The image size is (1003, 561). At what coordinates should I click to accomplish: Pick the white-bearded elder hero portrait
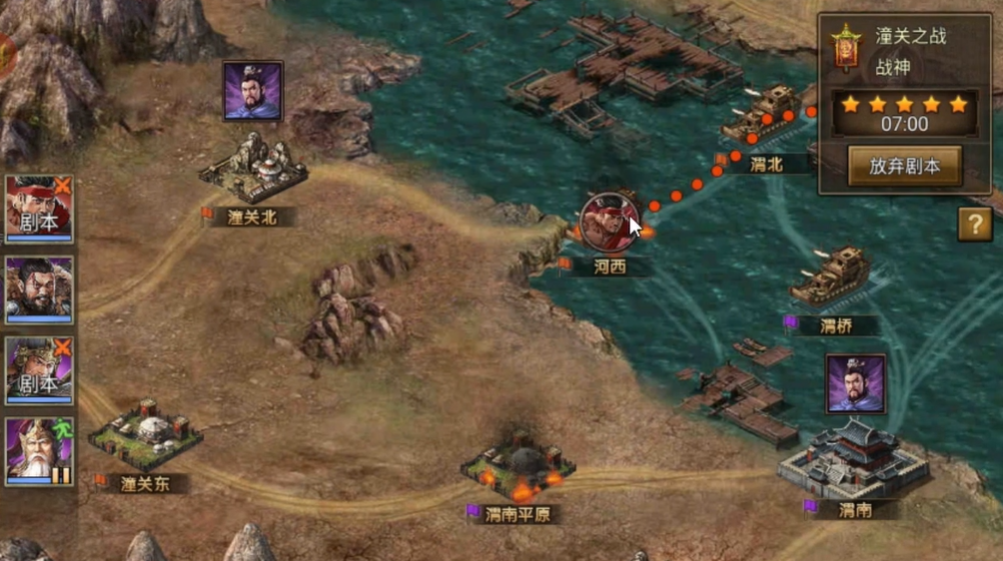click(x=39, y=450)
